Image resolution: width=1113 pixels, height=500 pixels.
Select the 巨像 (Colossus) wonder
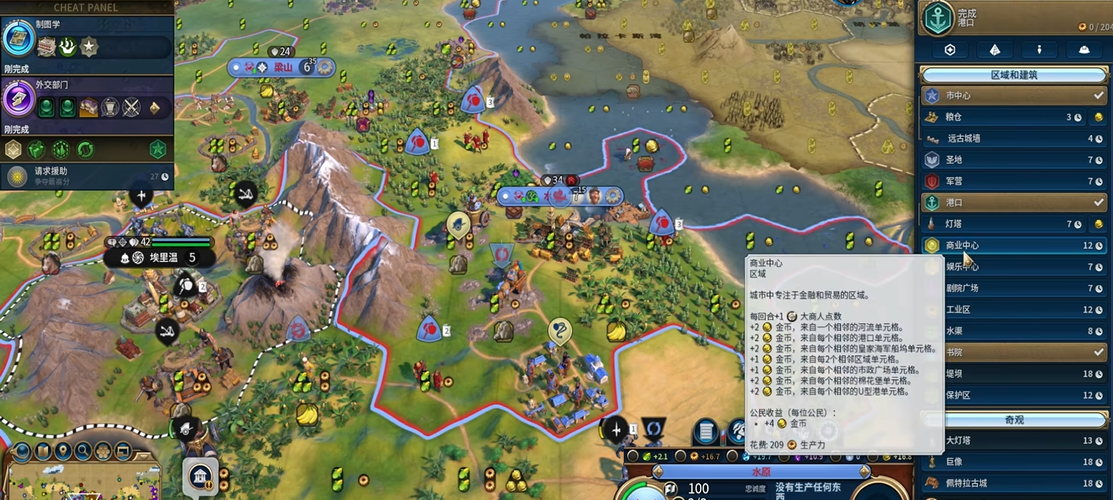click(x=1000, y=462)
